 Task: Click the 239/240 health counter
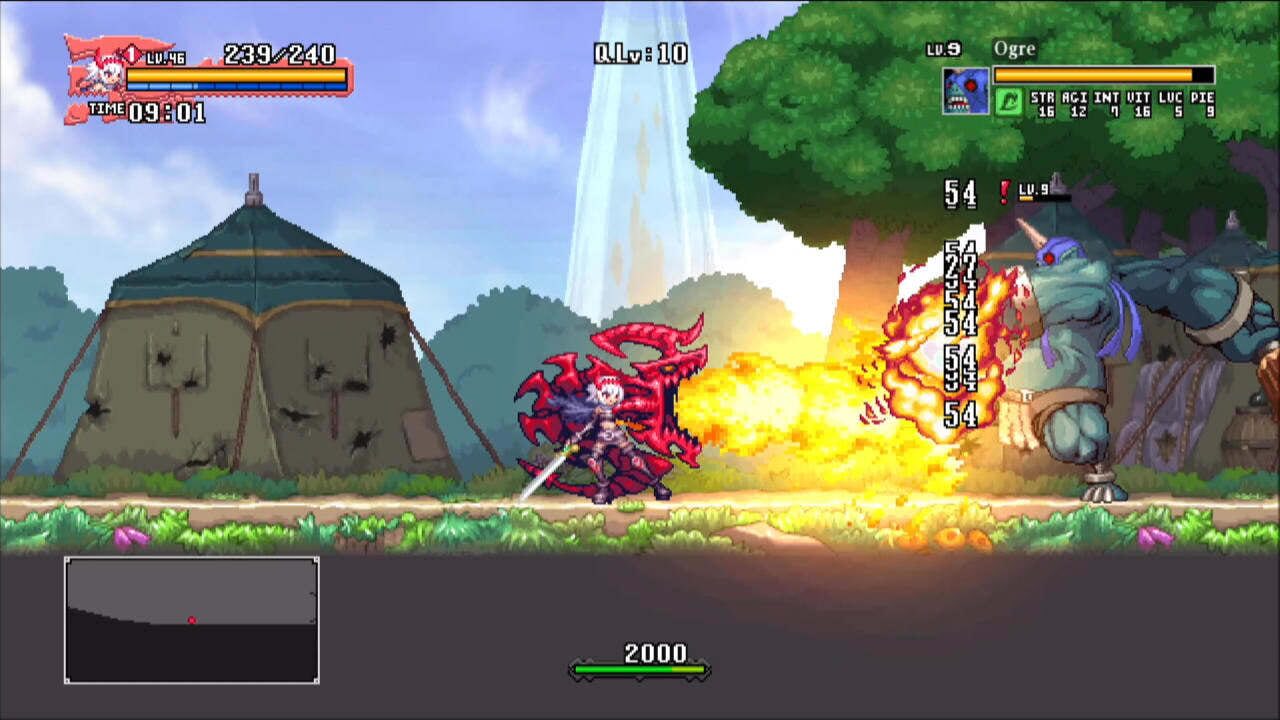(x=280, y=54)
